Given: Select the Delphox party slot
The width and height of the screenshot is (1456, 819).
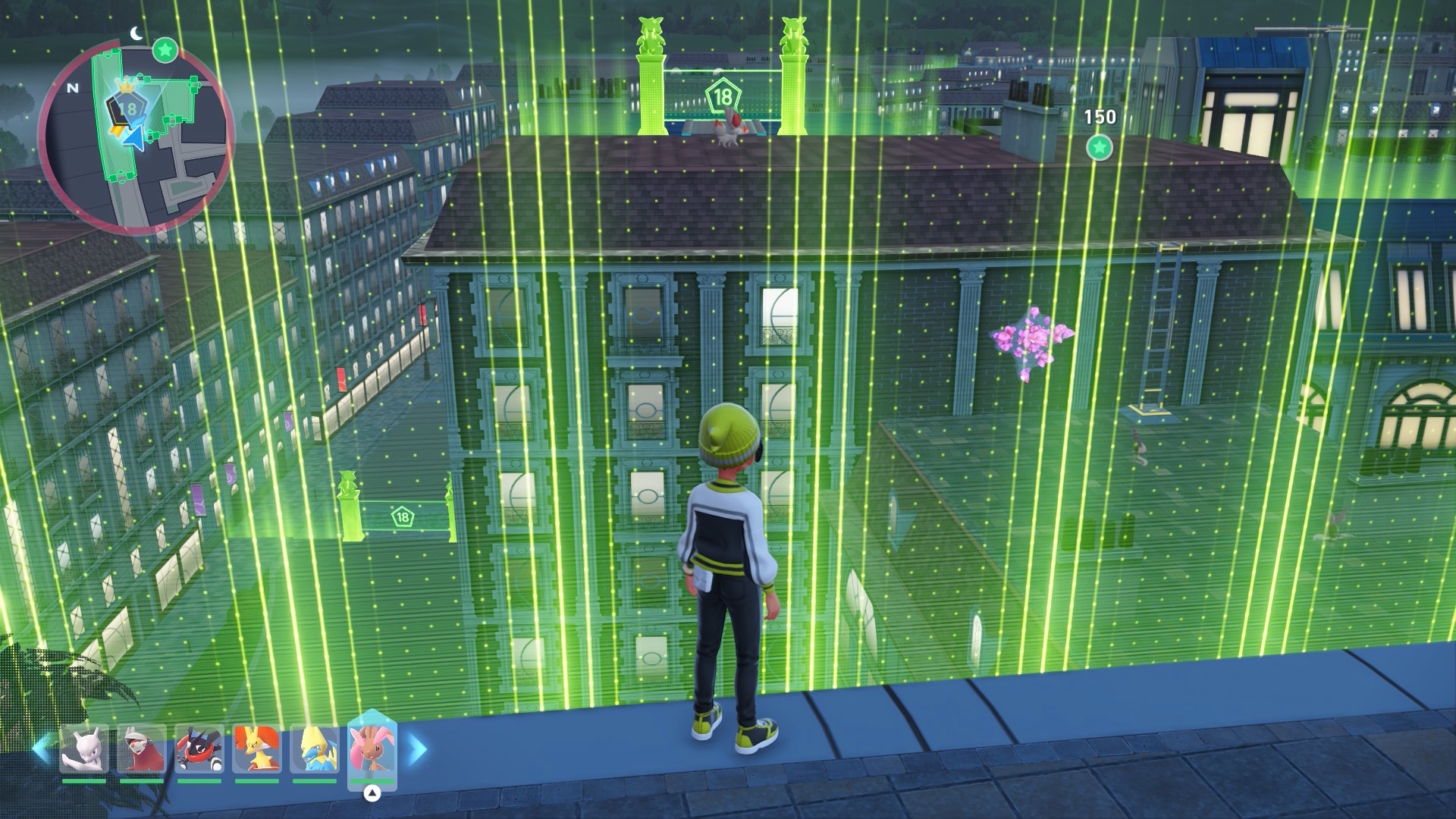Looking at the screenshot, I should tap(257, 750).
